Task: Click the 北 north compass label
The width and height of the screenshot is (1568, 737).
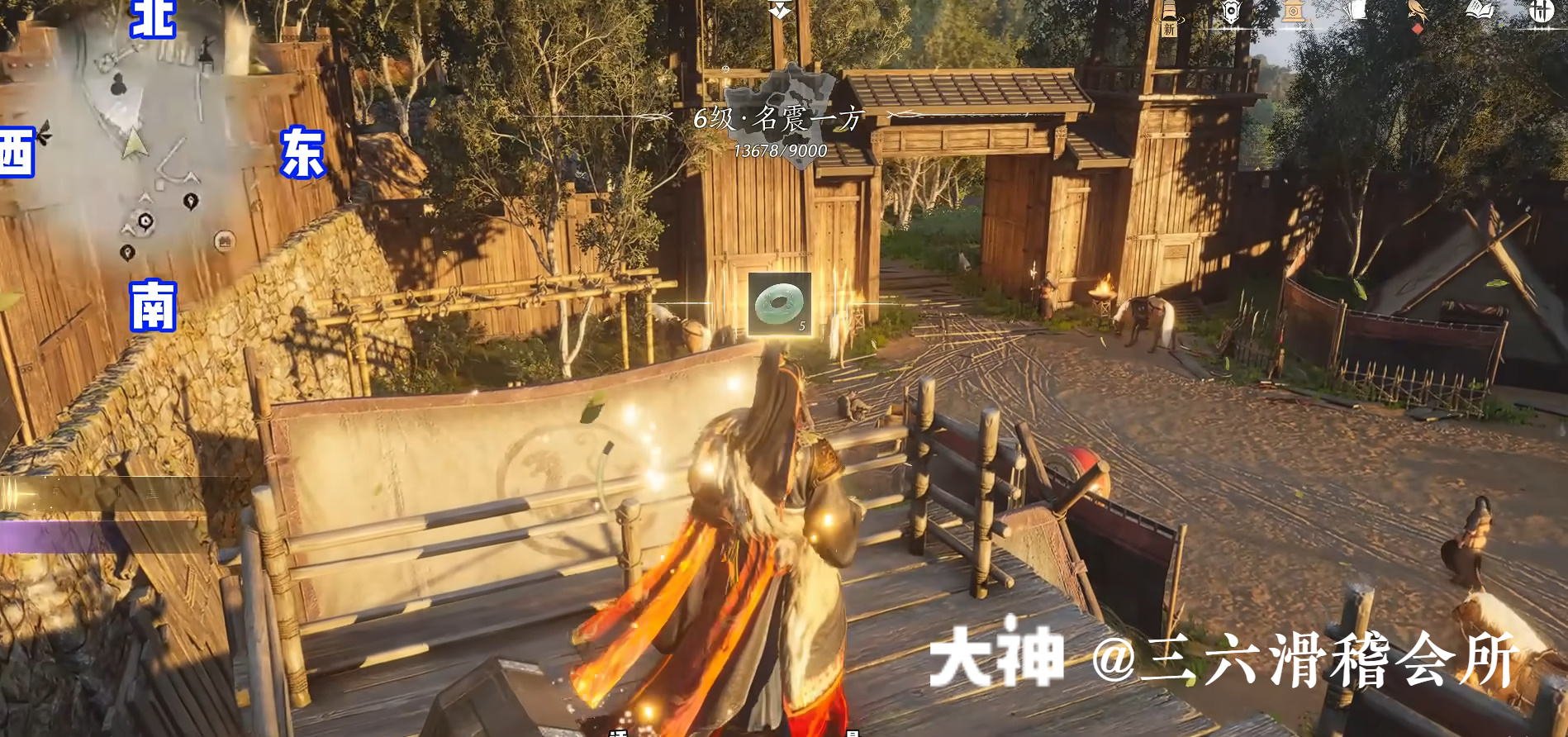Action: click(153, 18)
